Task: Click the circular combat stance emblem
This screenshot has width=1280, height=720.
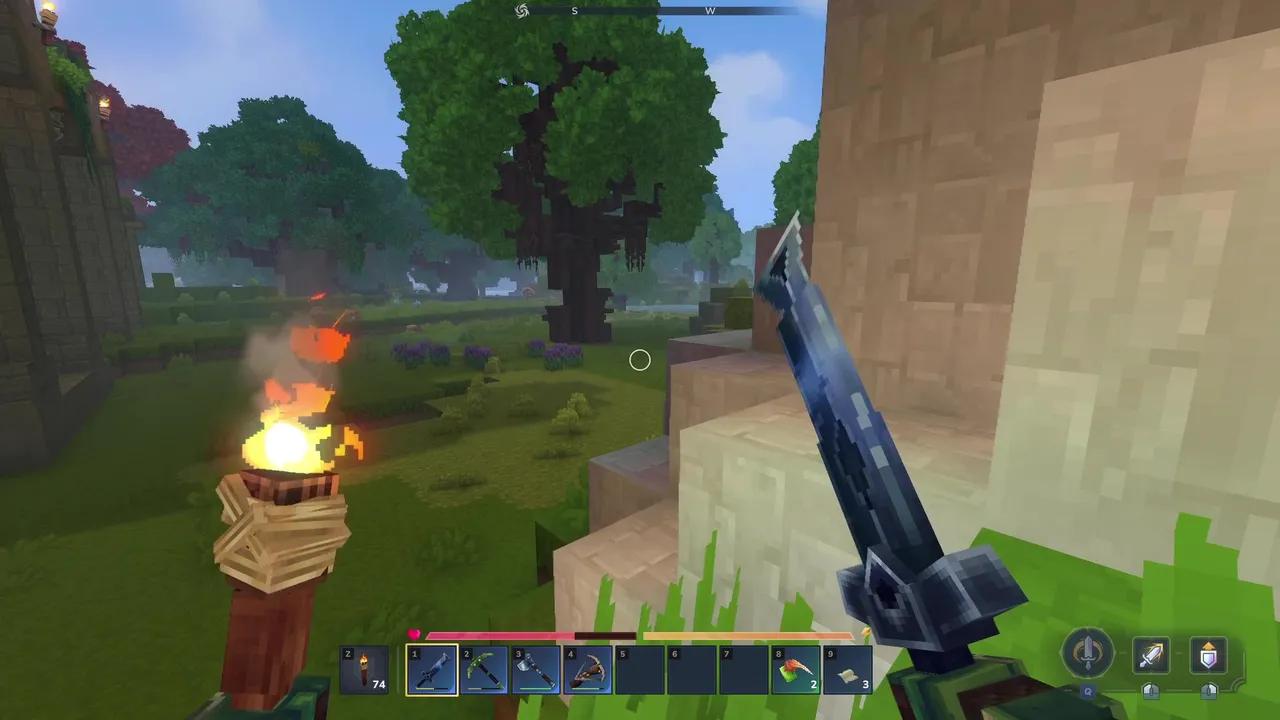Action: (x=1088, y=652)
